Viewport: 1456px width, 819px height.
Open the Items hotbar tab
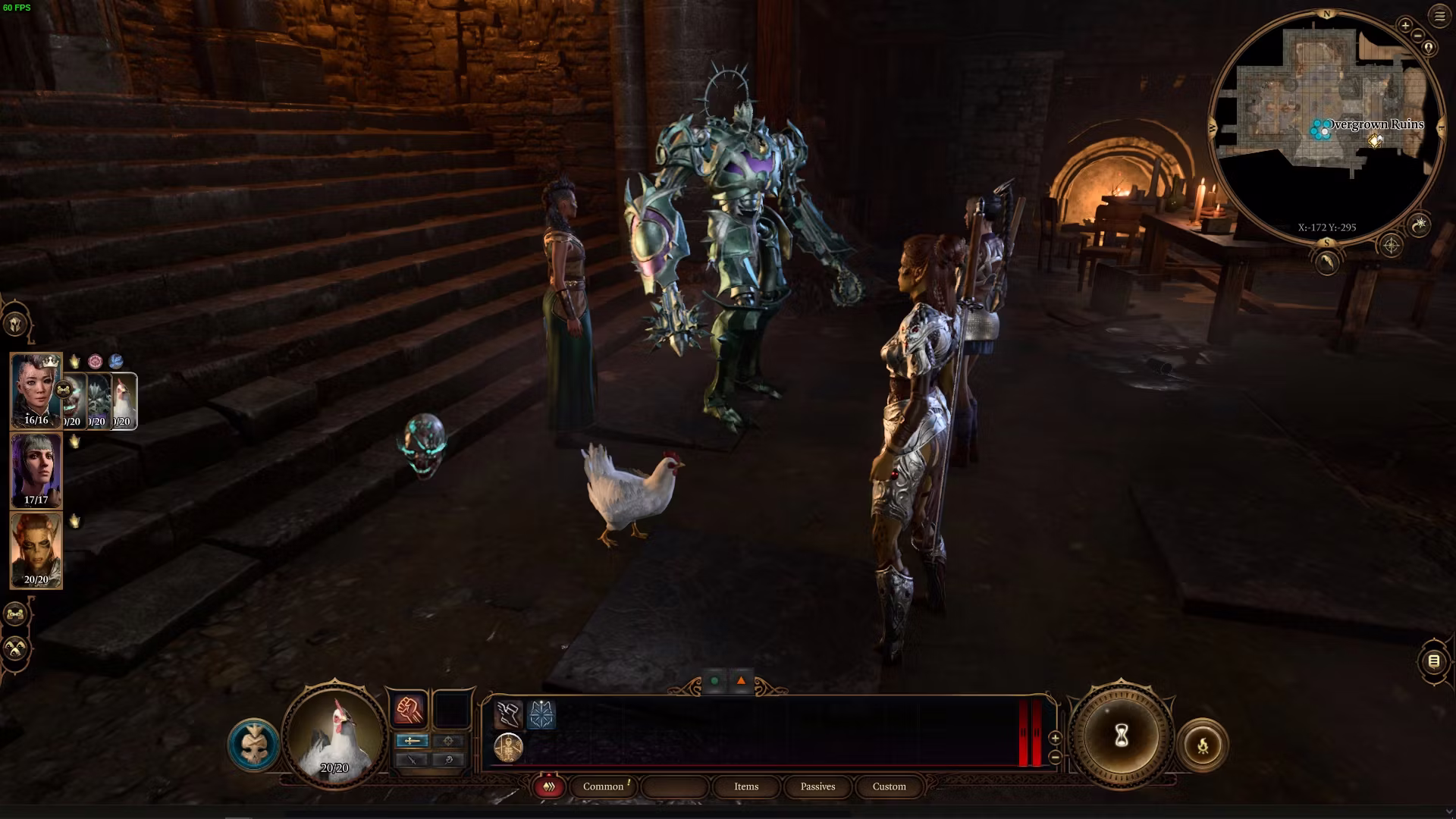click(x=746, y=786)
